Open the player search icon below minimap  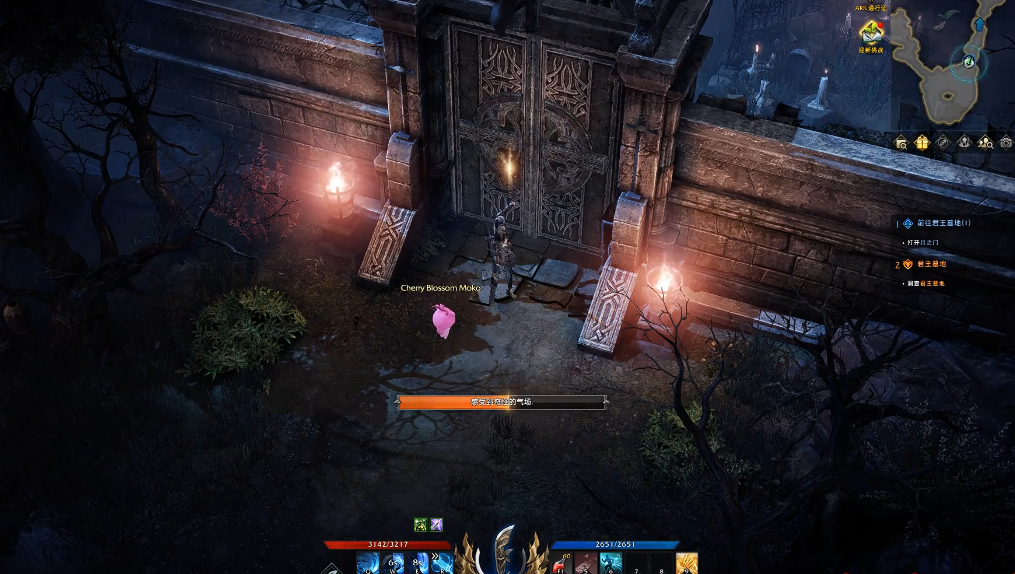click(x=984, y=143)
